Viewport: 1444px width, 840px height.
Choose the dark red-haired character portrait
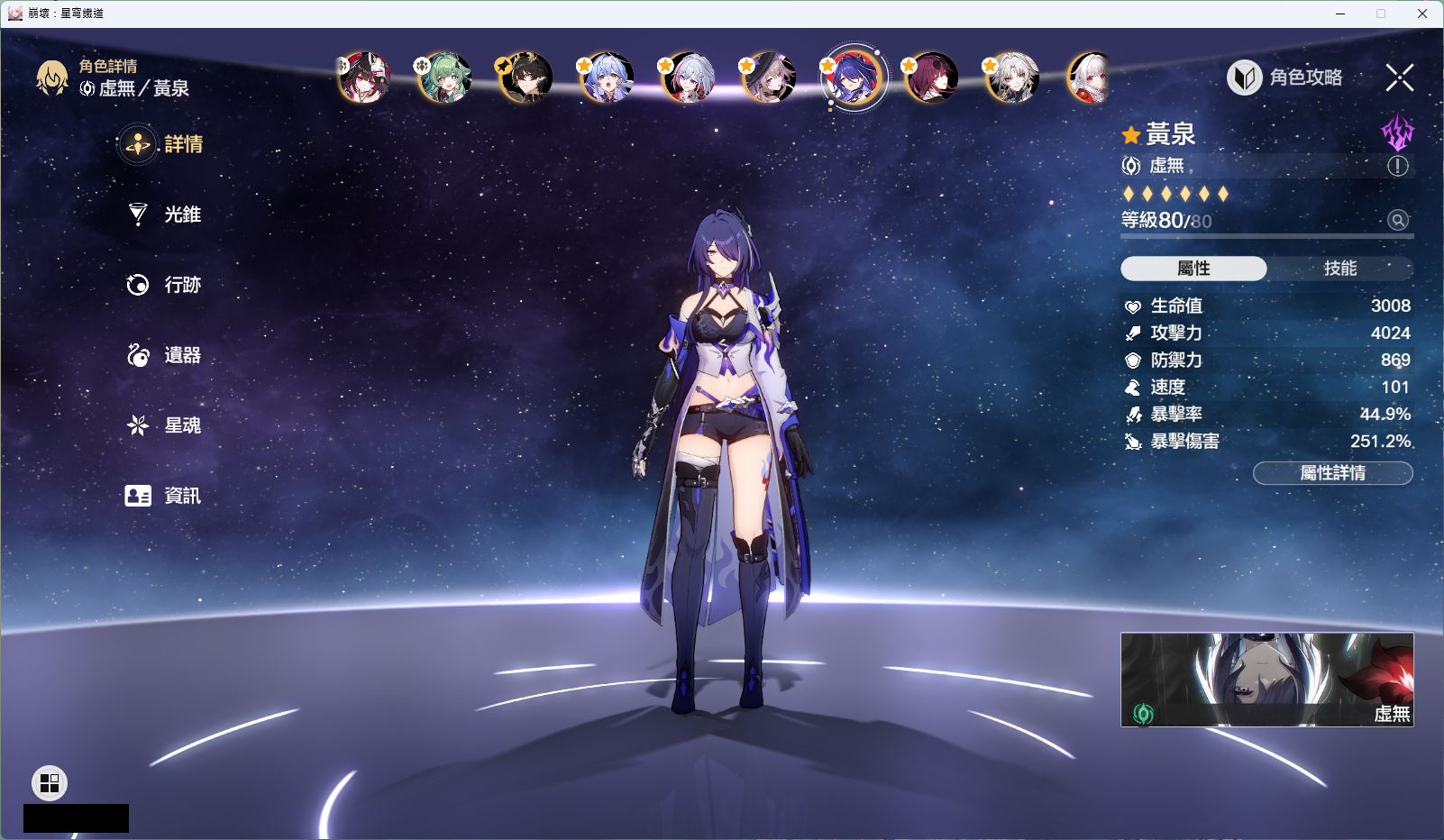tap(932, 78)
